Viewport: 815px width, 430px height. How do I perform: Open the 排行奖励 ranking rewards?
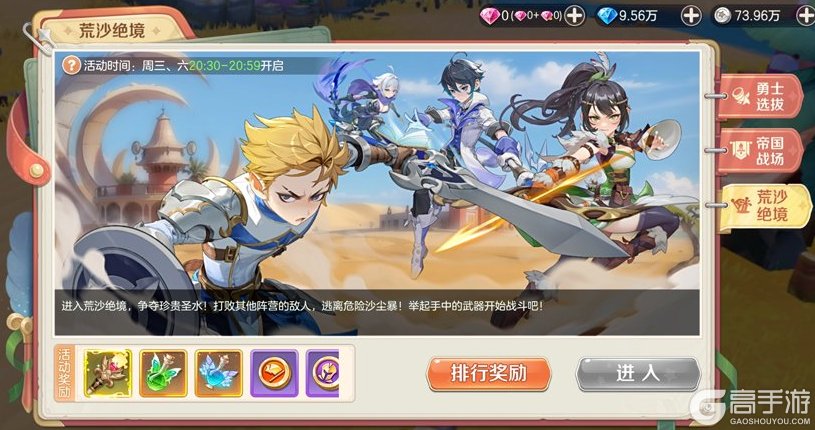[488, 374]
